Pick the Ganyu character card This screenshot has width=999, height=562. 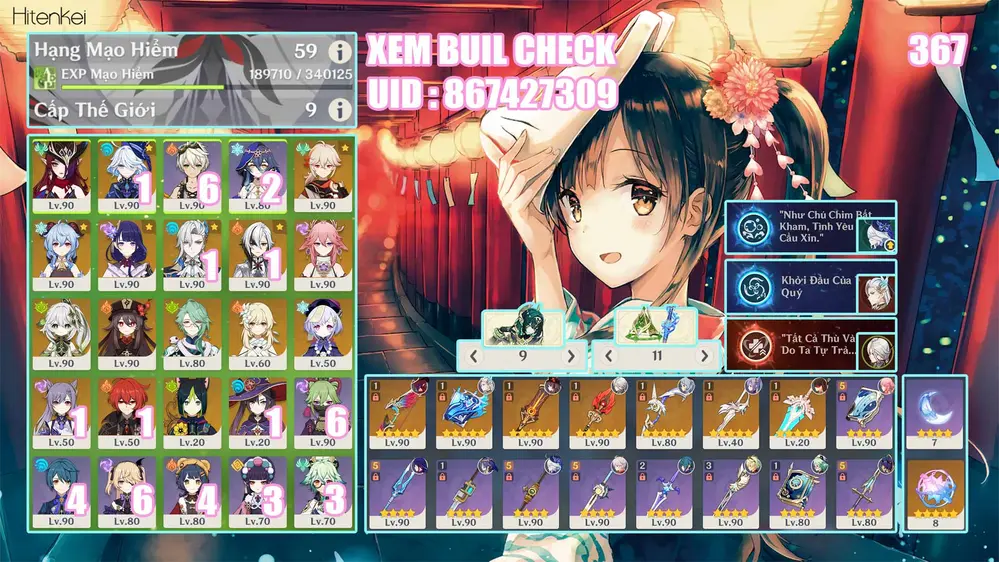coord(60,255)
